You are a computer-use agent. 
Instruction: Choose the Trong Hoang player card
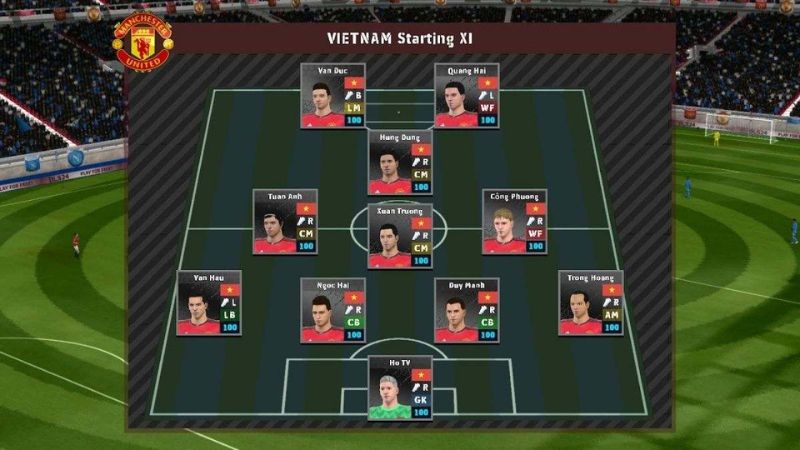pos(590,303)
